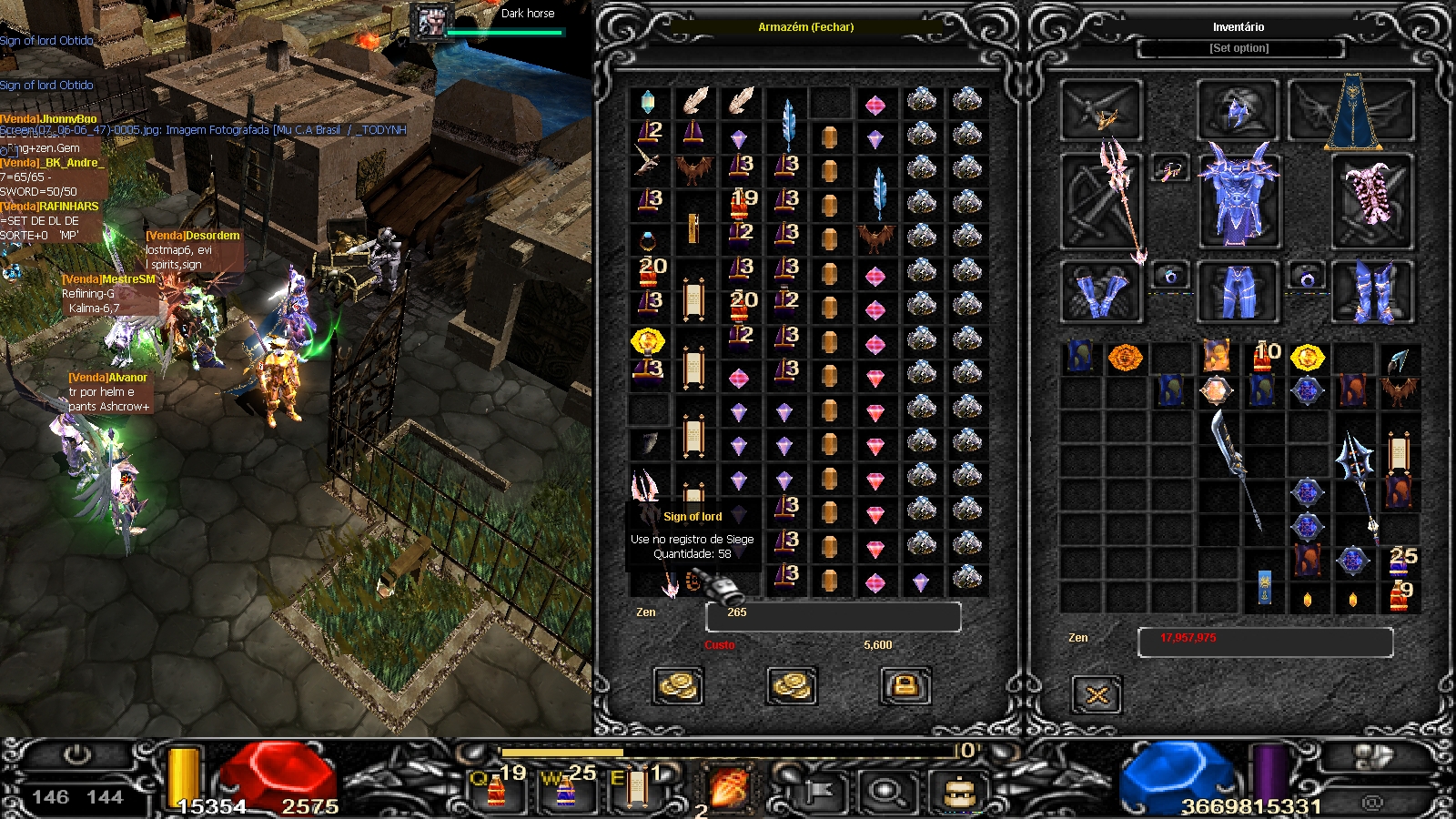1456x819 pixels.
Task: Use the W blue mana potion slot
Action: tap(566, 788)
